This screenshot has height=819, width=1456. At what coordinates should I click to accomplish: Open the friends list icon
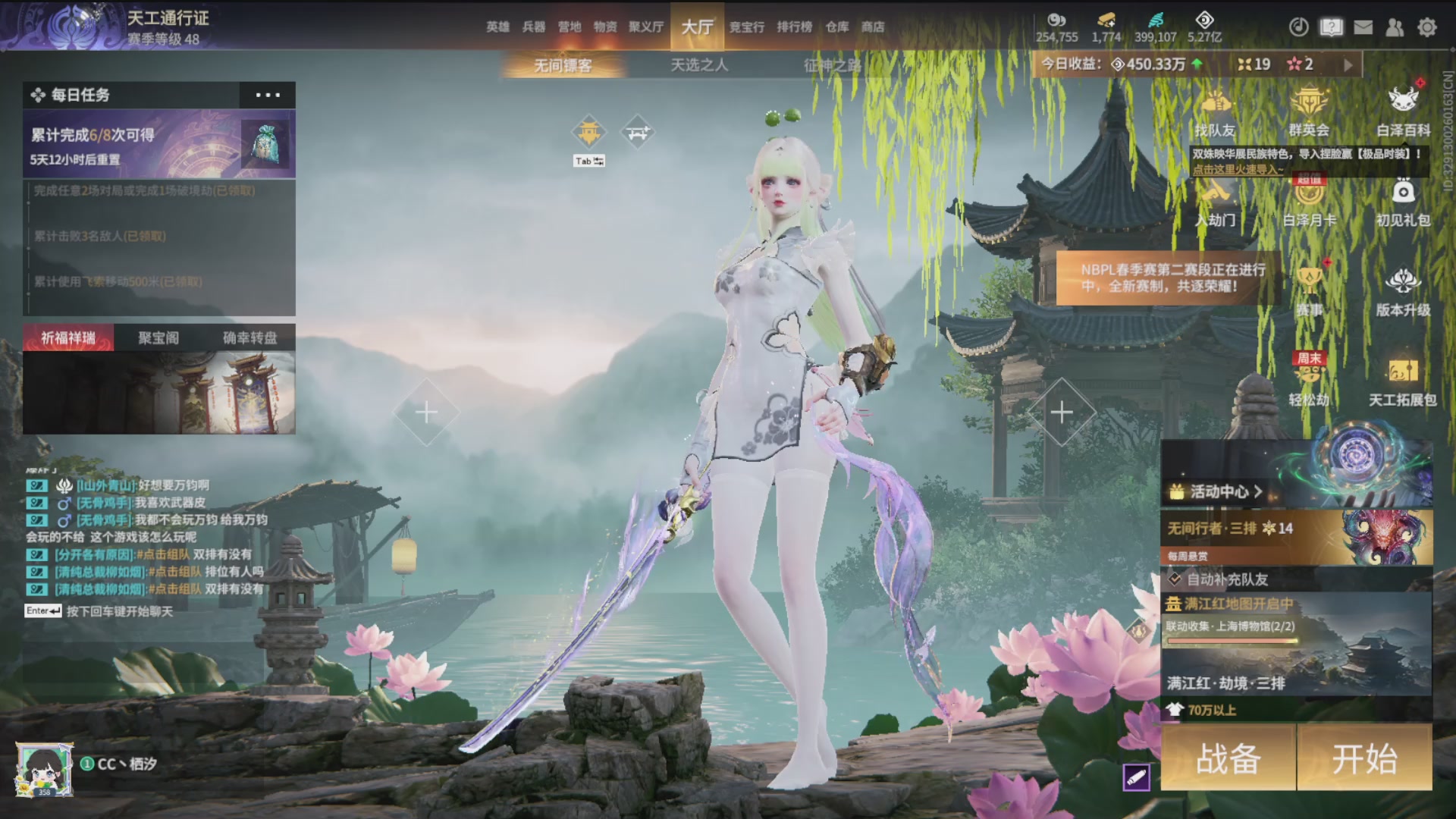(x=1395, y=27)
